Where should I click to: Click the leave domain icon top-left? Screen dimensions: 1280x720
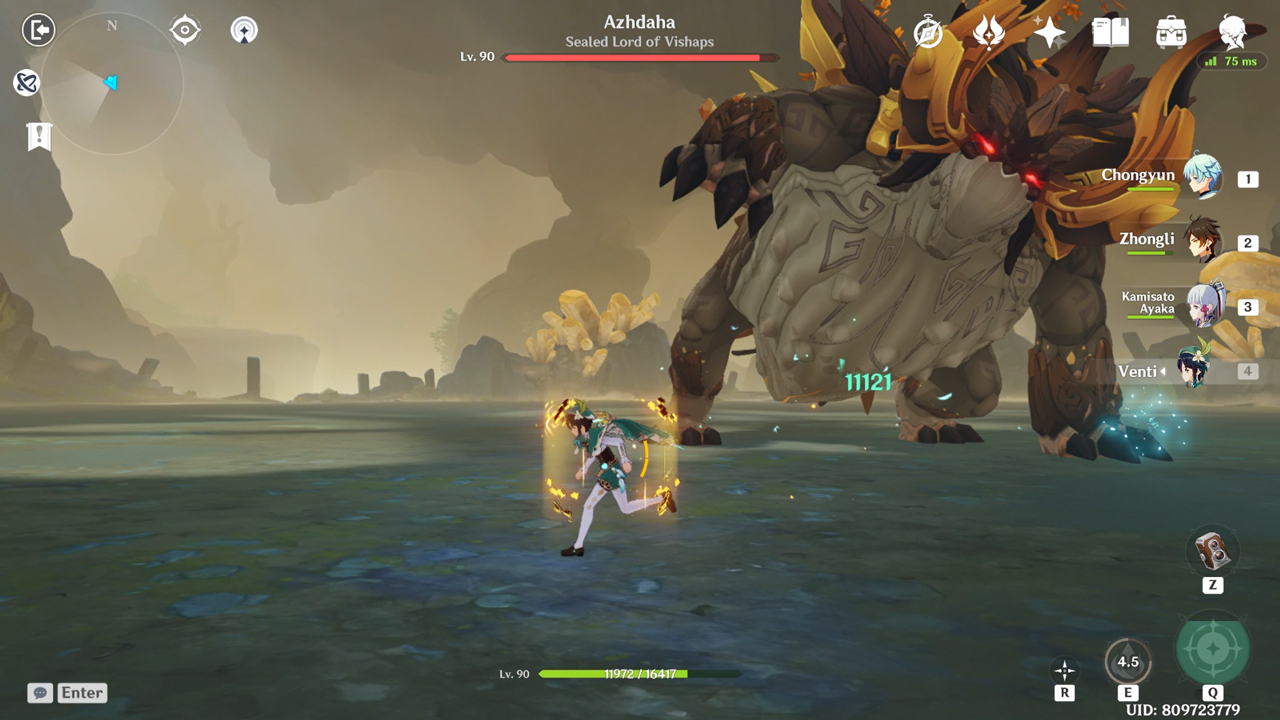click(x=38, y=30)
